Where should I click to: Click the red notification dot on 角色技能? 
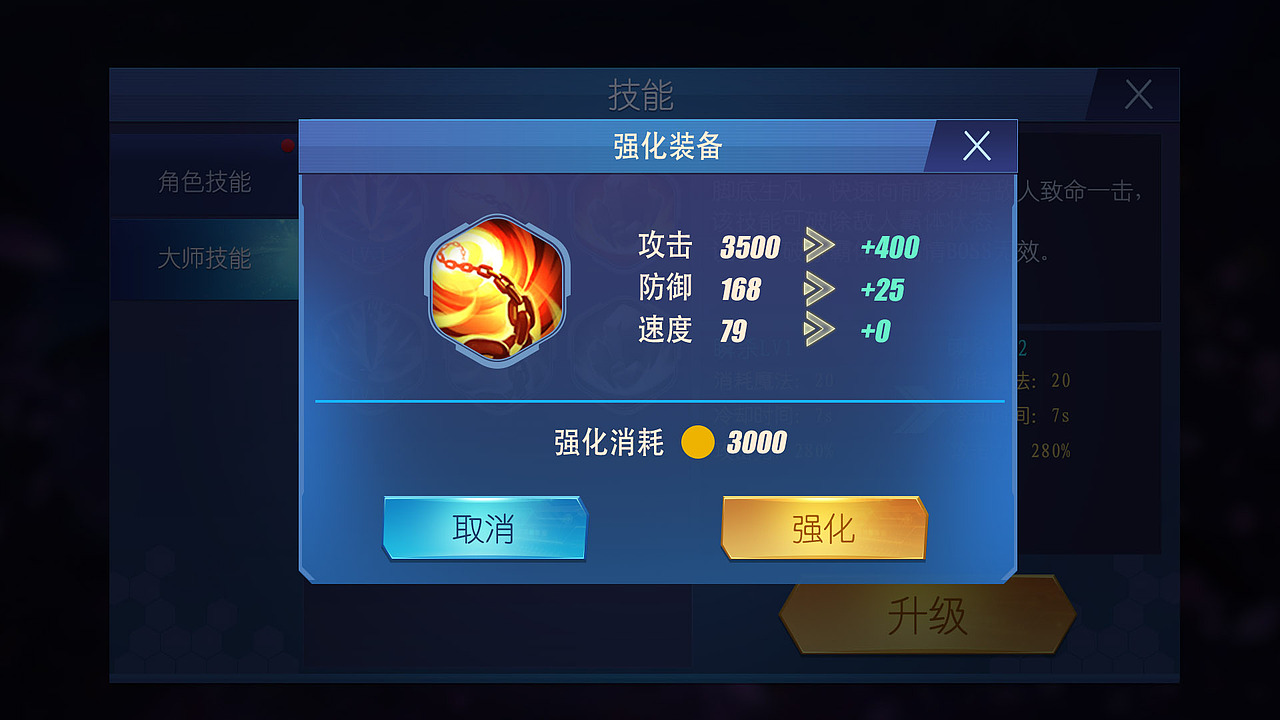coord(287,145)
